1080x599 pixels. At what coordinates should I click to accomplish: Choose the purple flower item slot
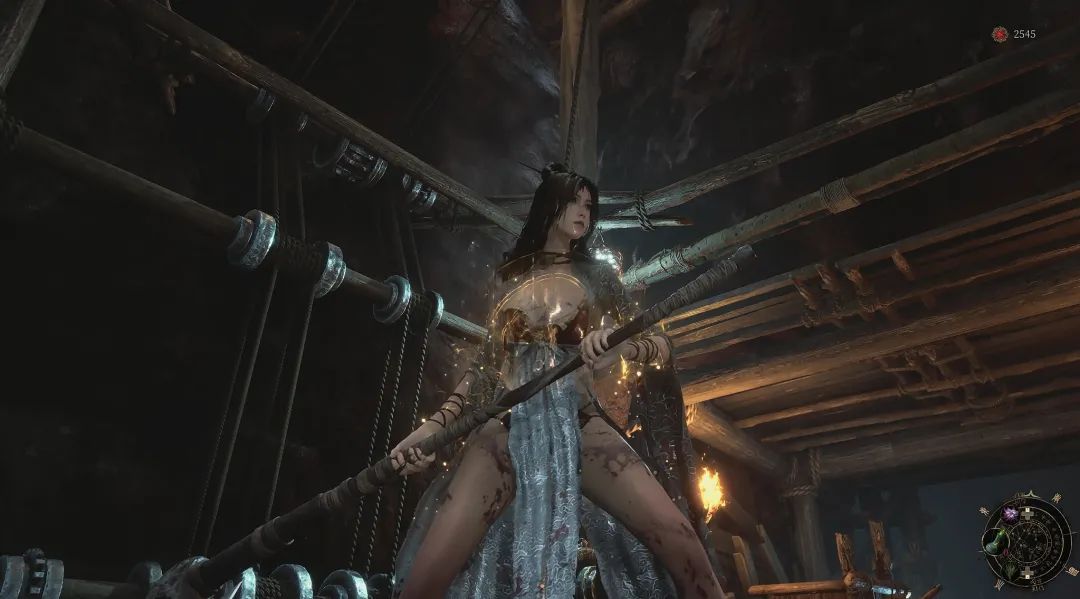point(1008,514)
